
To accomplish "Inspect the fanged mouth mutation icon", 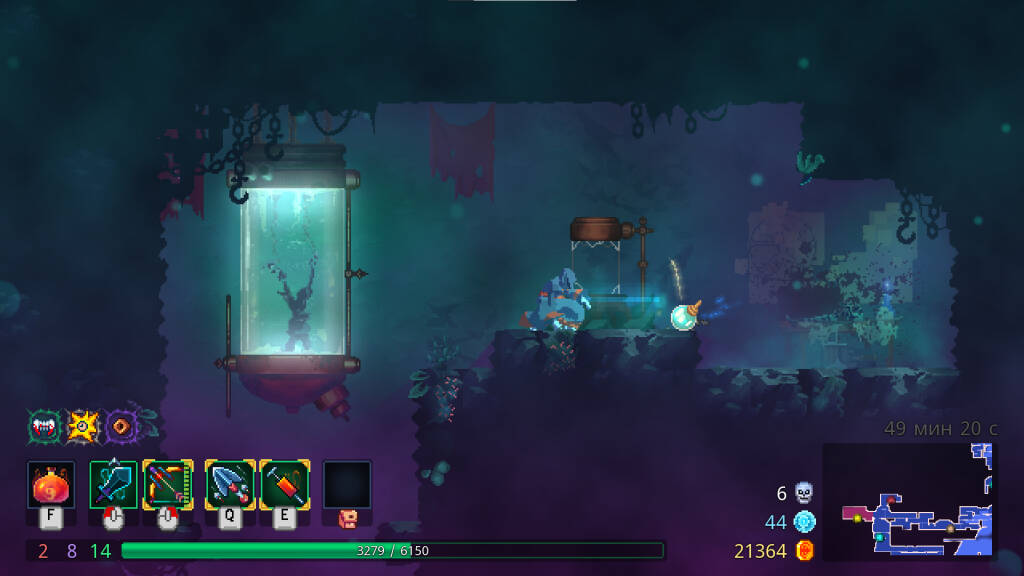I will point(45,427).
